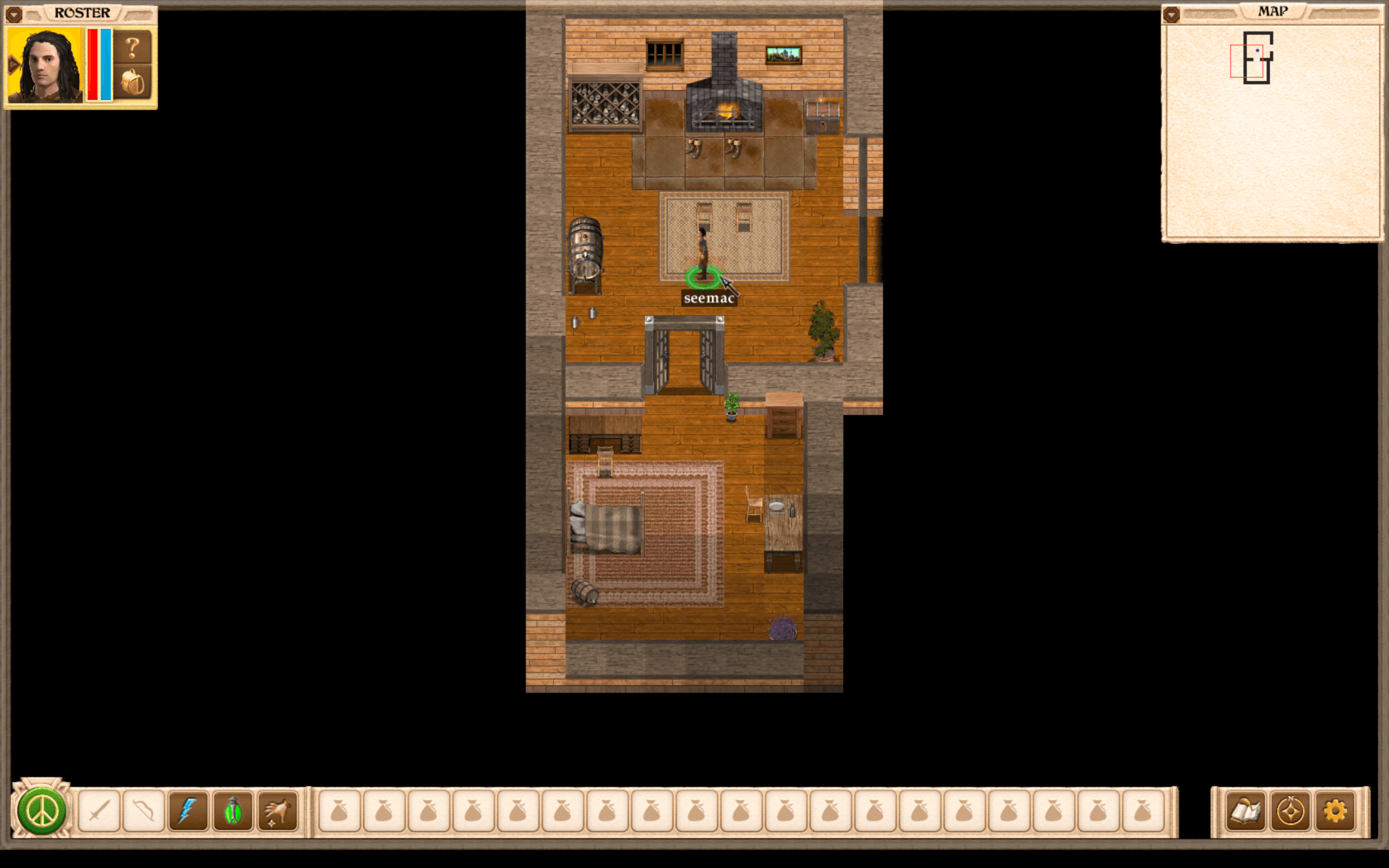Toggle peace mode with the green peace icon
This screenshot has width=1389, height=868.
coord(40,808)
